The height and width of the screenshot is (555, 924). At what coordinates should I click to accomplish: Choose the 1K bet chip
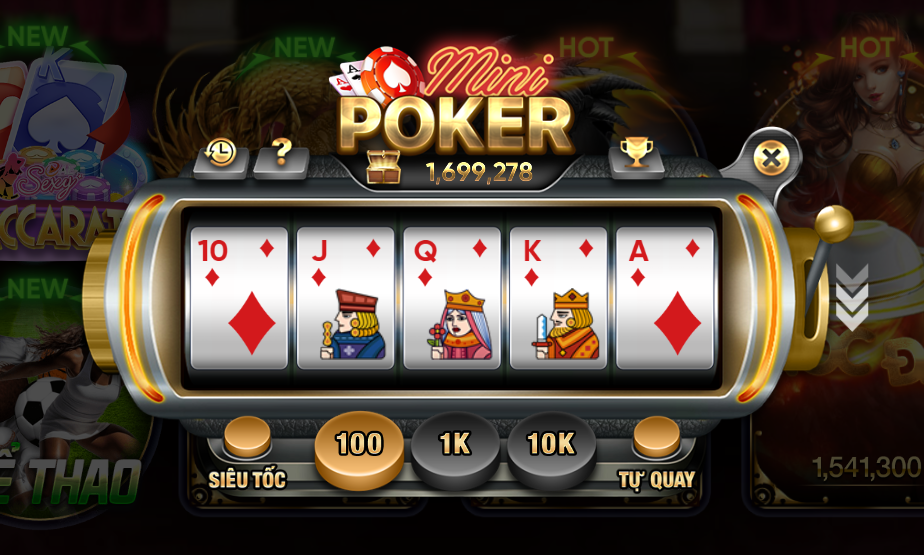click(455, 445)
